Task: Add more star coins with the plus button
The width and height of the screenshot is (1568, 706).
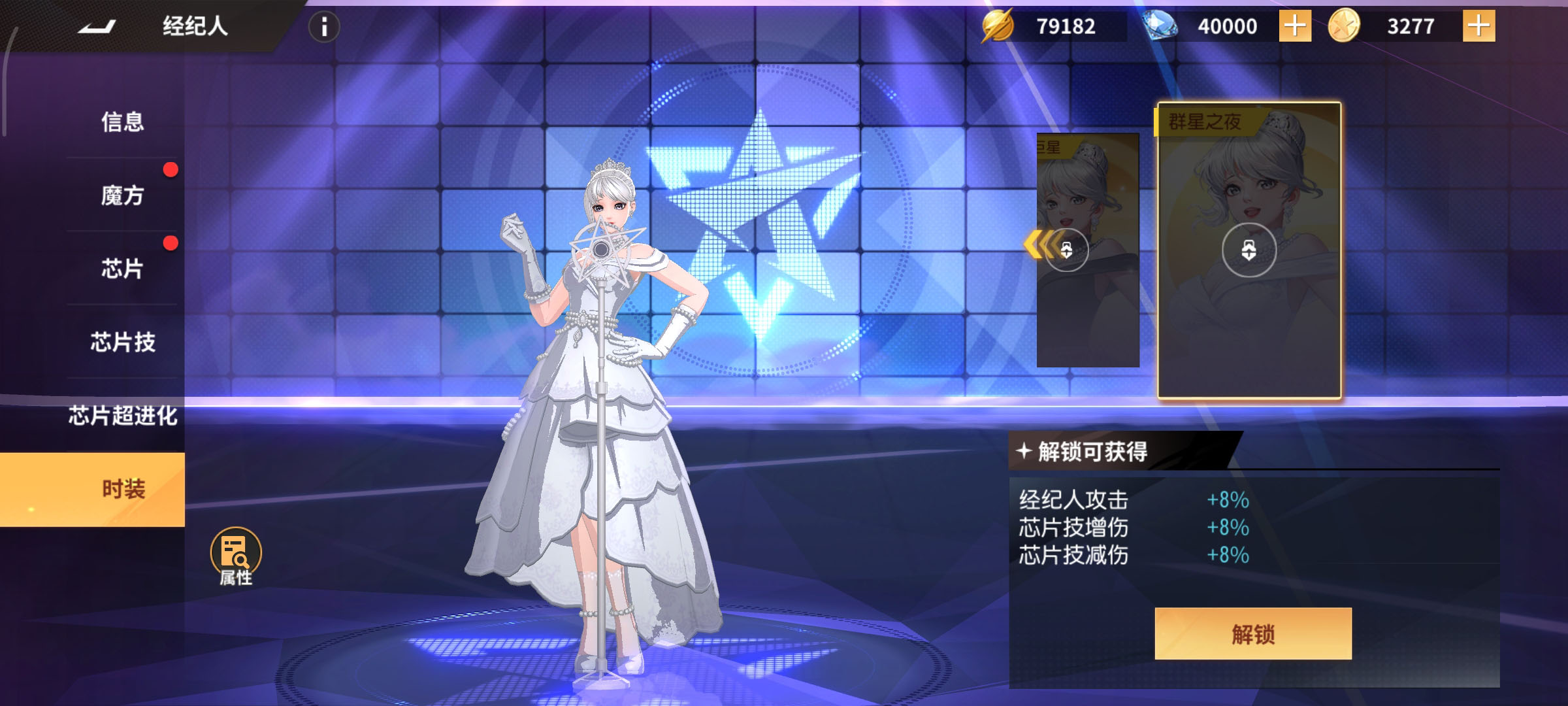Action: [x=1478, y=27]
